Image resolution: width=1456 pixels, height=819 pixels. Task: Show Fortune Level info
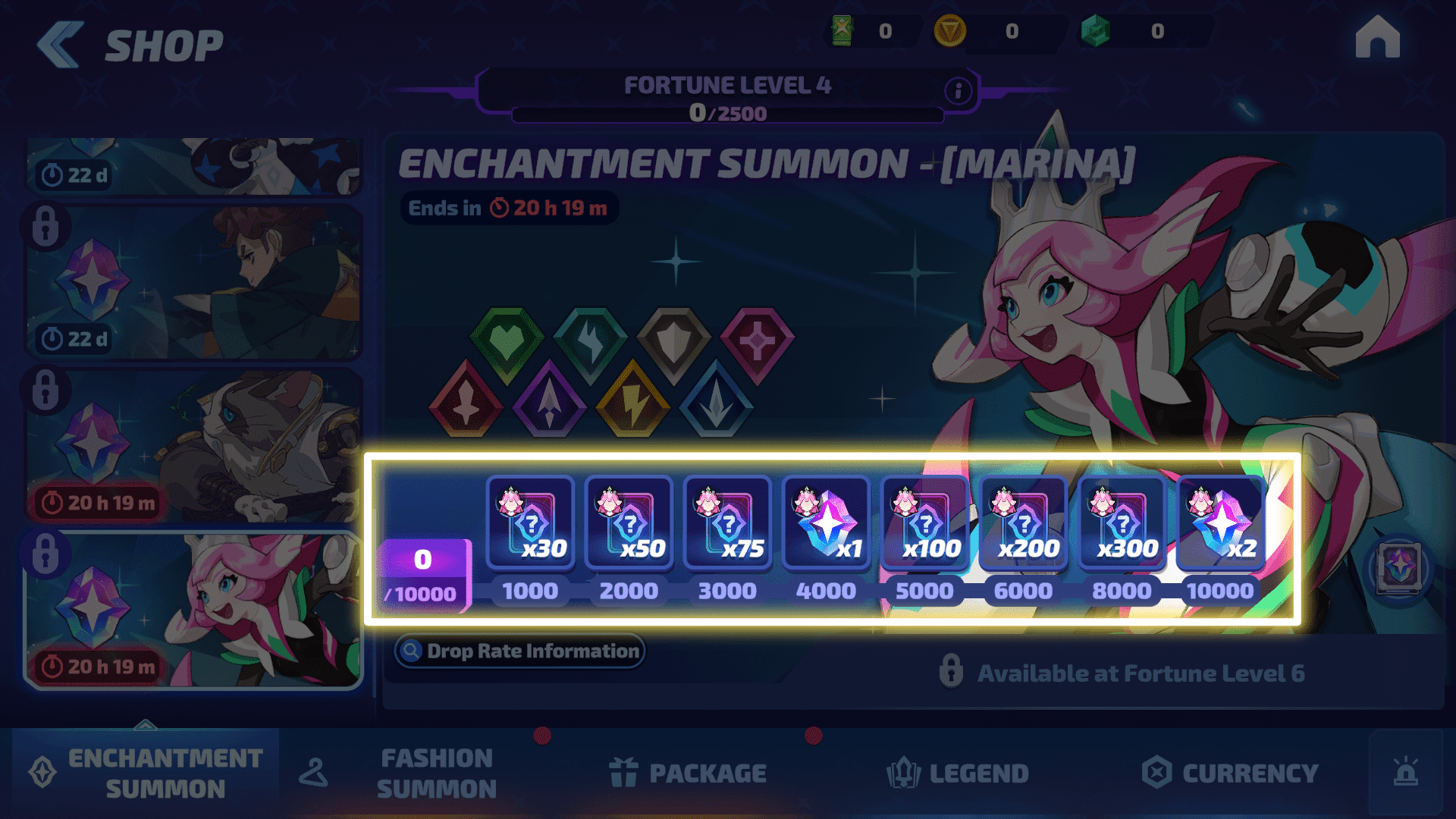click(958, 91)
